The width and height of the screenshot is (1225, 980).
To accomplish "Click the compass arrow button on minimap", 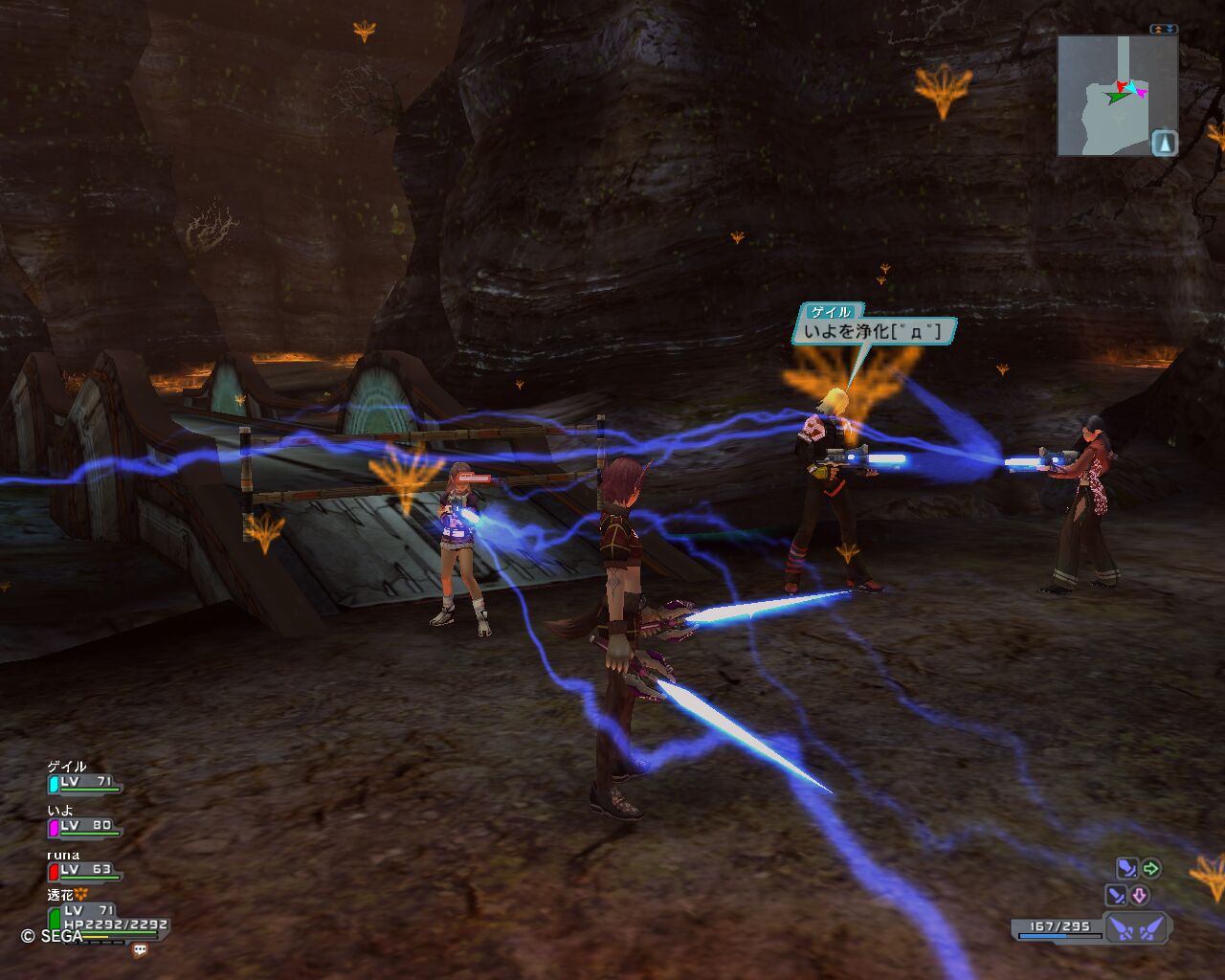I will pyautogui.click(x=1164, y=144).
